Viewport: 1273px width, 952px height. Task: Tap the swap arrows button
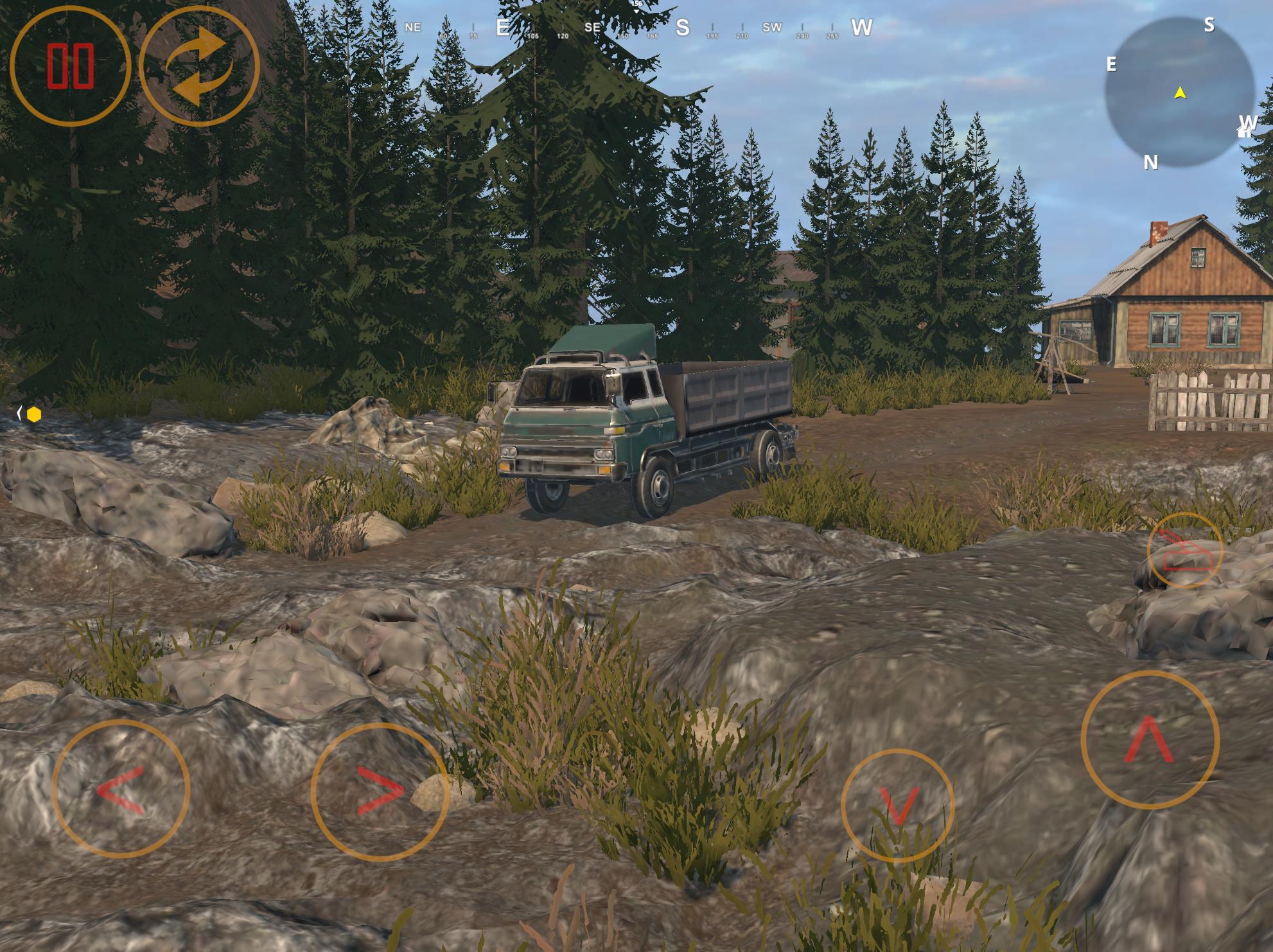199,66
